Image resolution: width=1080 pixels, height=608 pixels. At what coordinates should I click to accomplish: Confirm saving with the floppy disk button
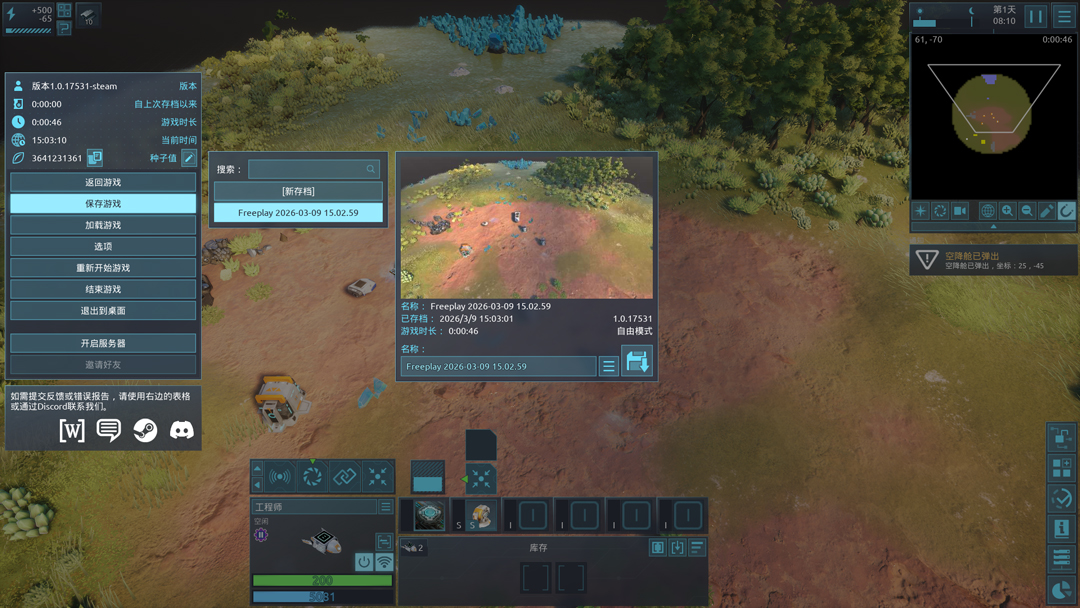(637, 362)
